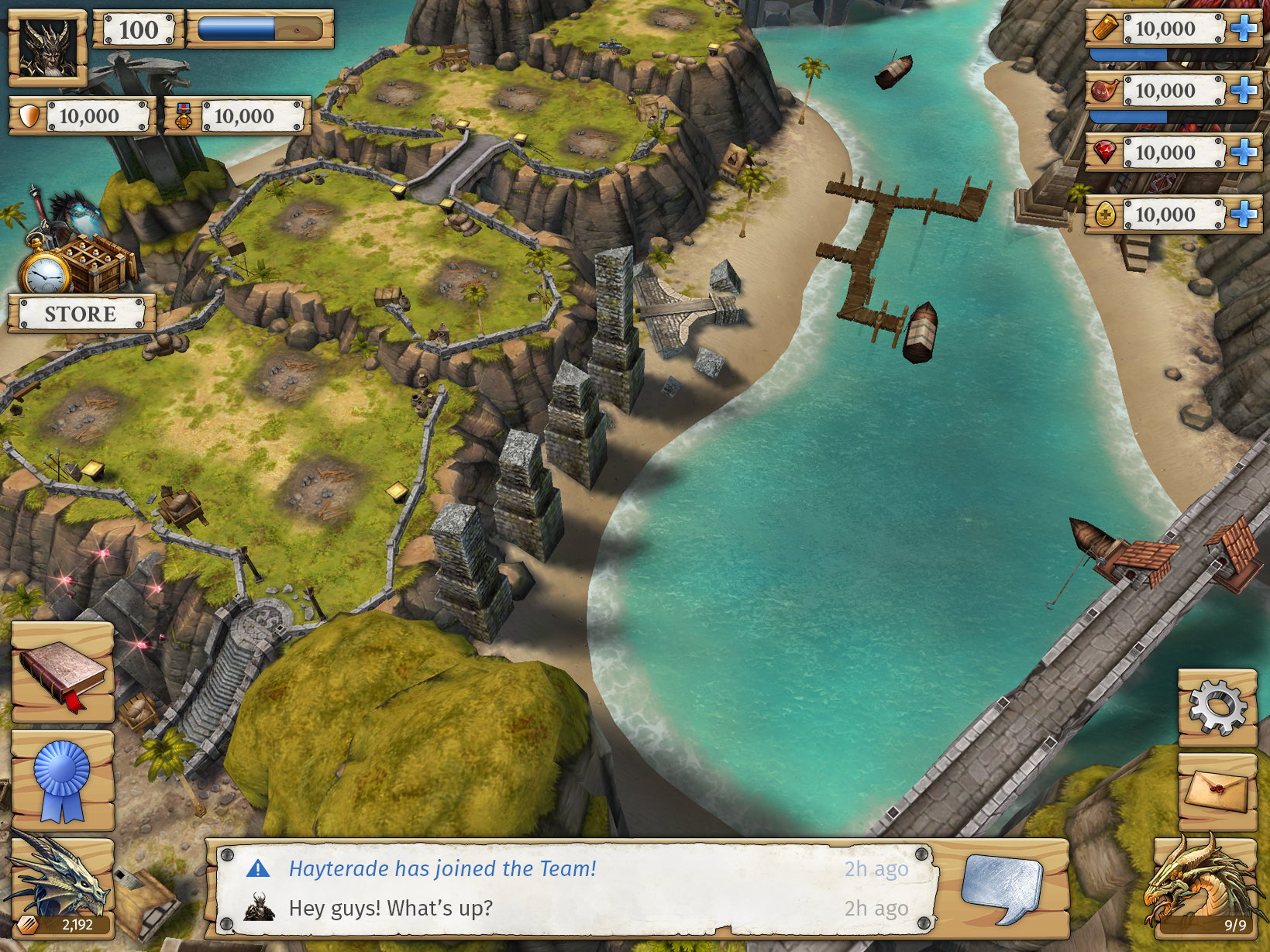Screen dimensions: 1270x952
Task: Click the "Hey guys! What's up?" chat message
Action: point(391,908)
